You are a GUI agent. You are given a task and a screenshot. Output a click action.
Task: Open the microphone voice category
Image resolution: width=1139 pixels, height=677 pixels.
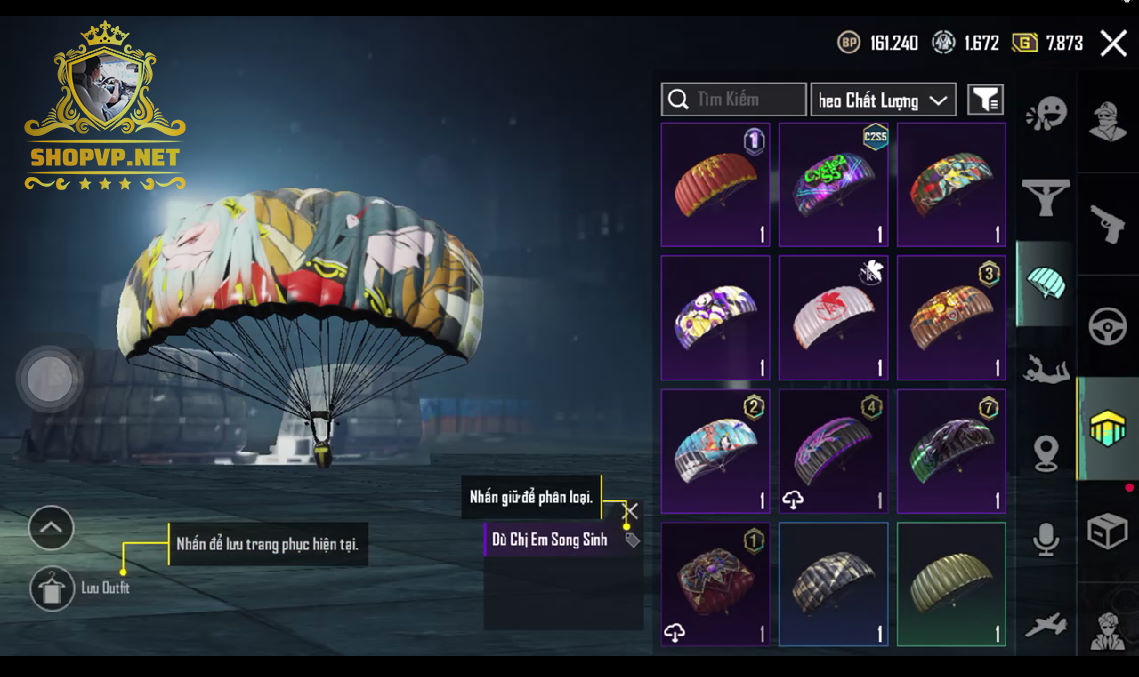pyautogui.click(x=1046, y=540)
